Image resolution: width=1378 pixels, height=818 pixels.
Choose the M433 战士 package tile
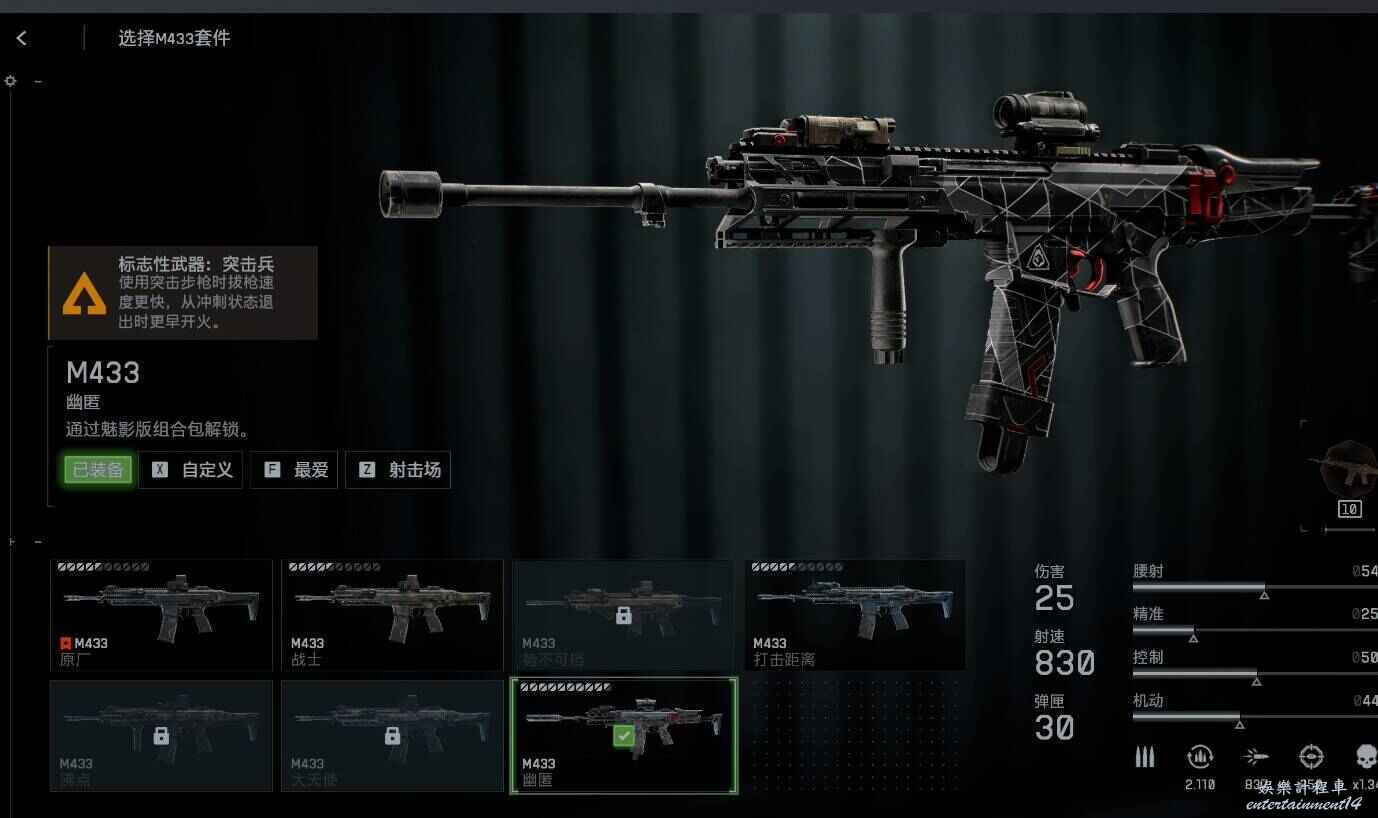click(392, 615)
